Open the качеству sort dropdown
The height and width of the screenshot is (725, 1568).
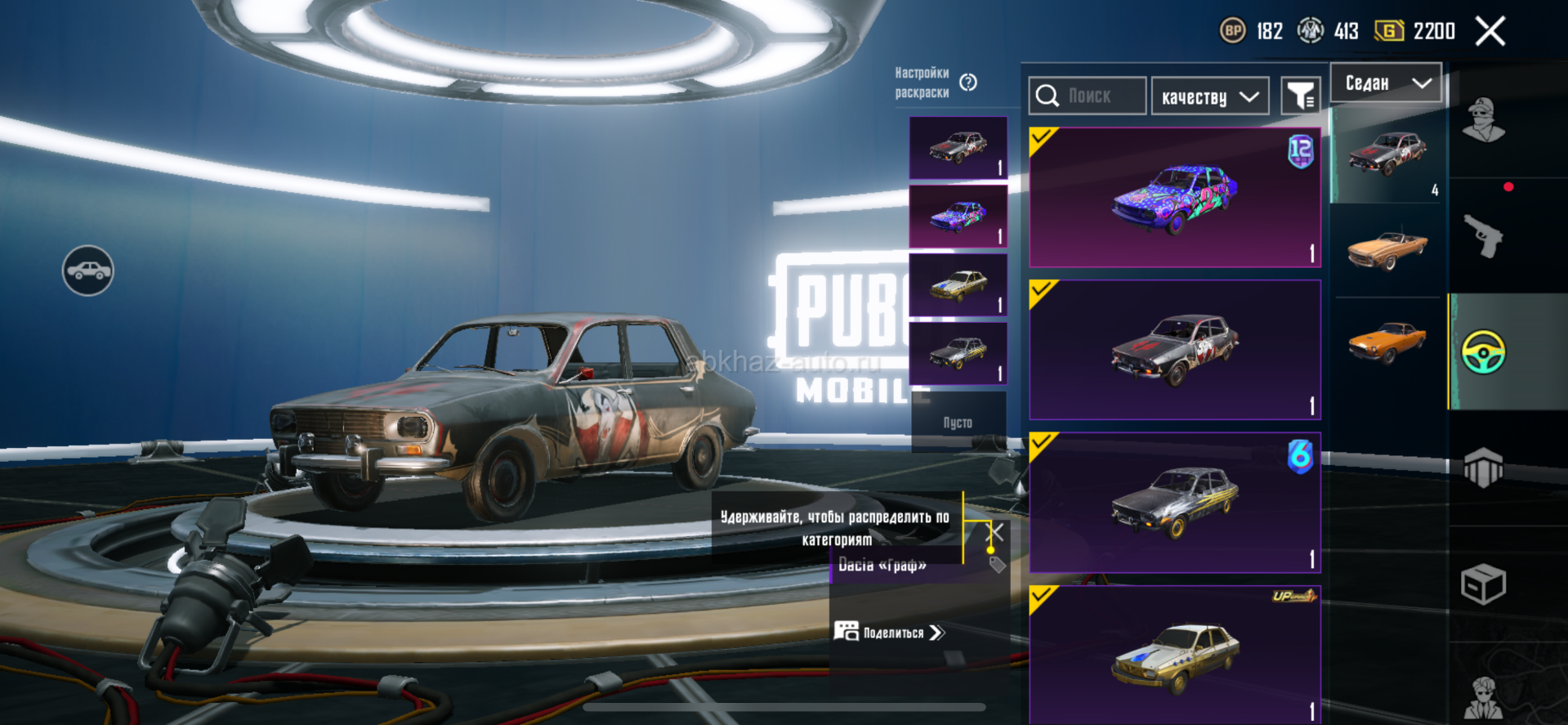pos(1209,97)
